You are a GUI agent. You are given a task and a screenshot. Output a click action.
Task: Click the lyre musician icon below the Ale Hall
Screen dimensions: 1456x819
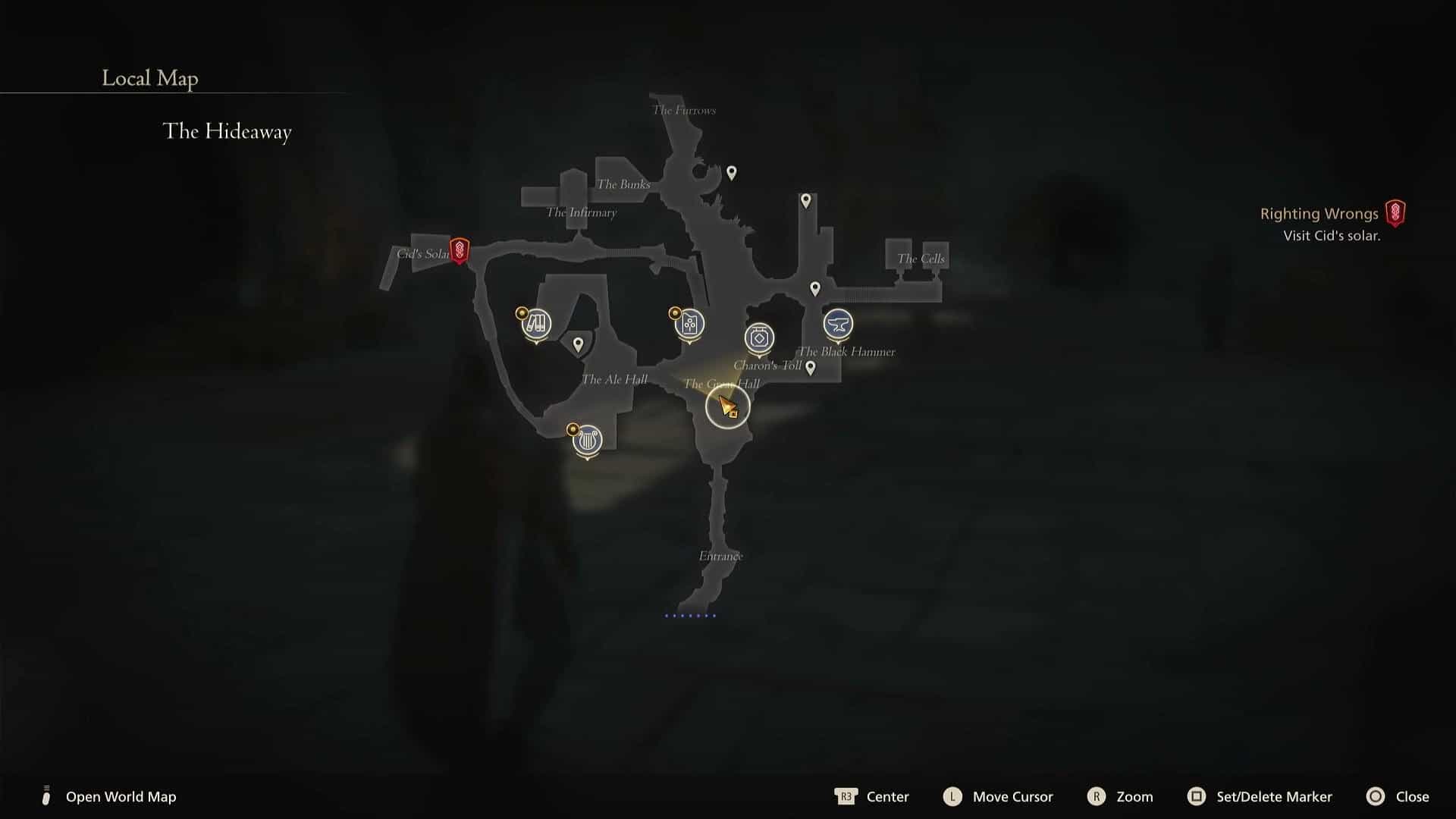[586, 439]
